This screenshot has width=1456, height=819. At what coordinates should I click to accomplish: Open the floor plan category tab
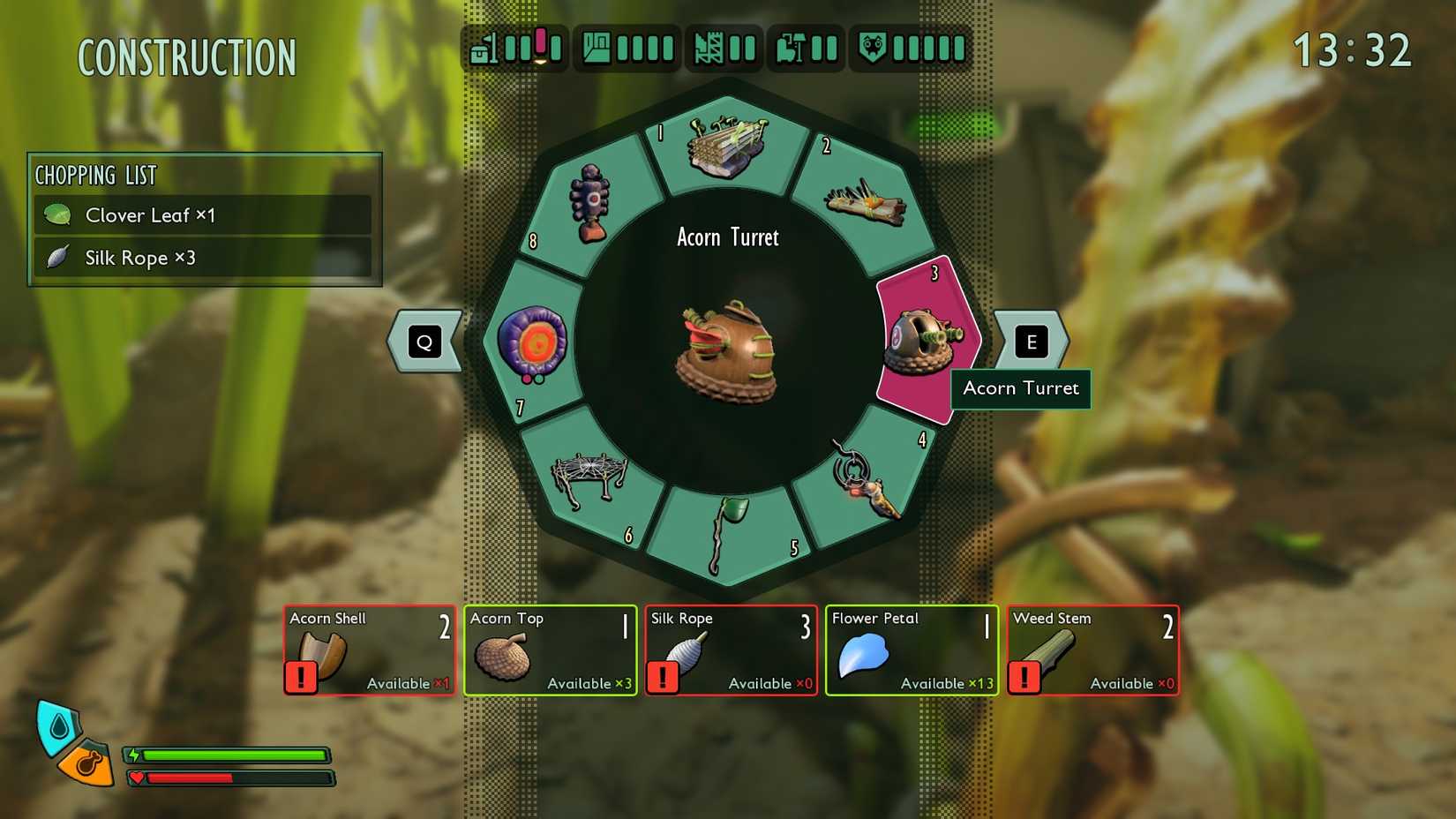pos(627,48)
